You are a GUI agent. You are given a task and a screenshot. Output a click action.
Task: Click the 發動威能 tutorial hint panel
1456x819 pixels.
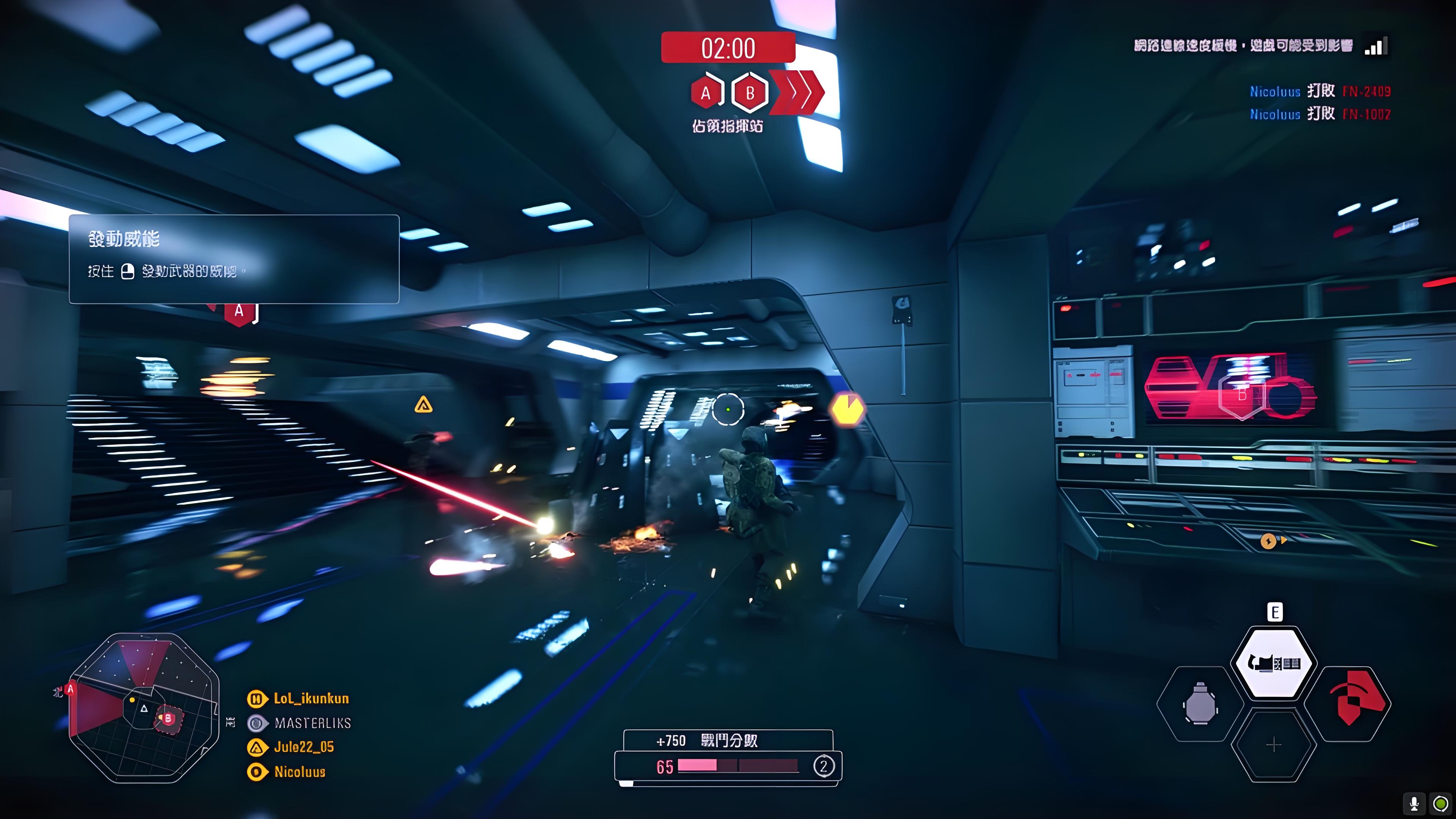(234, 259)
